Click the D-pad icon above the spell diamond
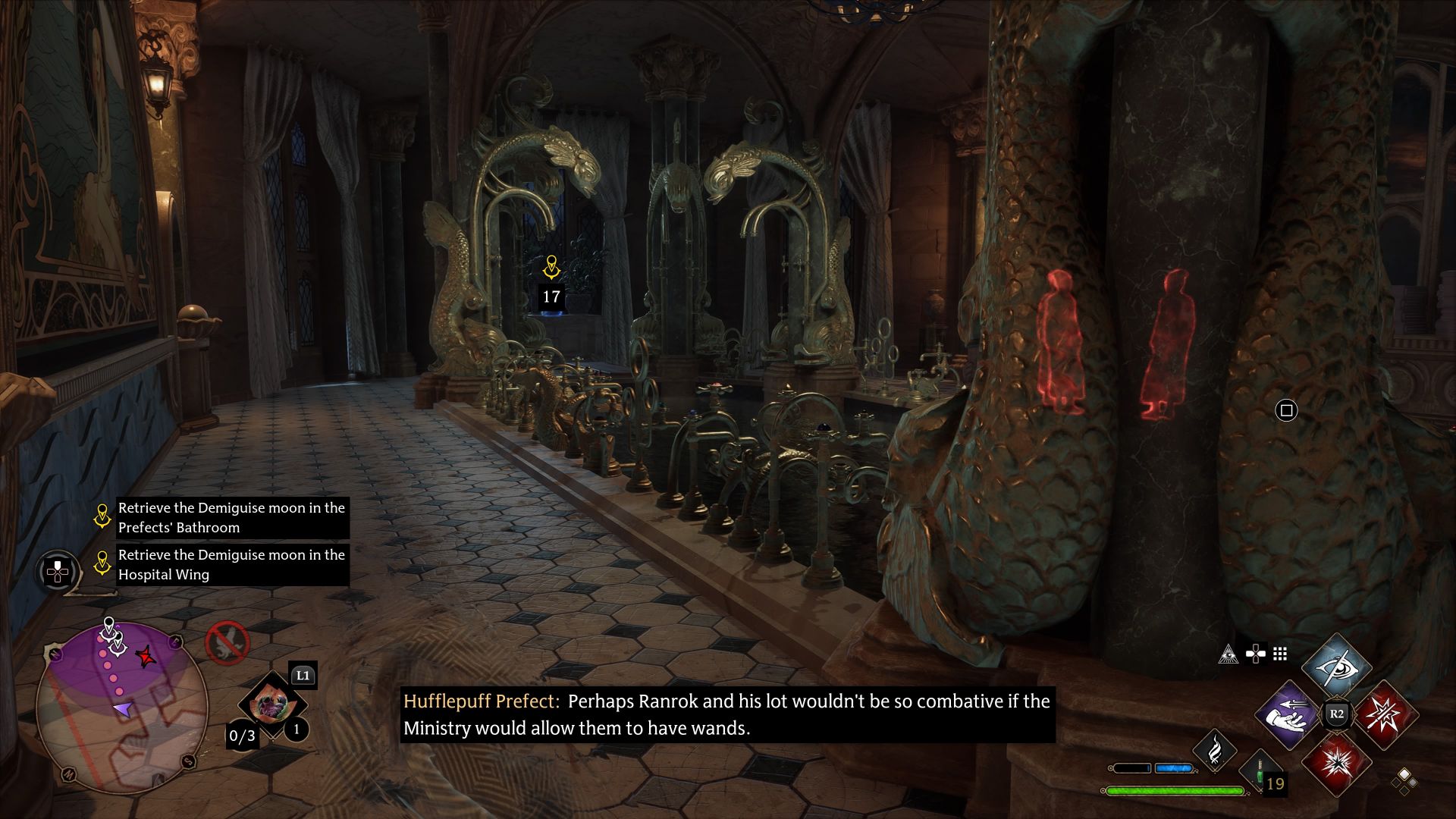The image size is (1456, 819). click(1254, 652)
